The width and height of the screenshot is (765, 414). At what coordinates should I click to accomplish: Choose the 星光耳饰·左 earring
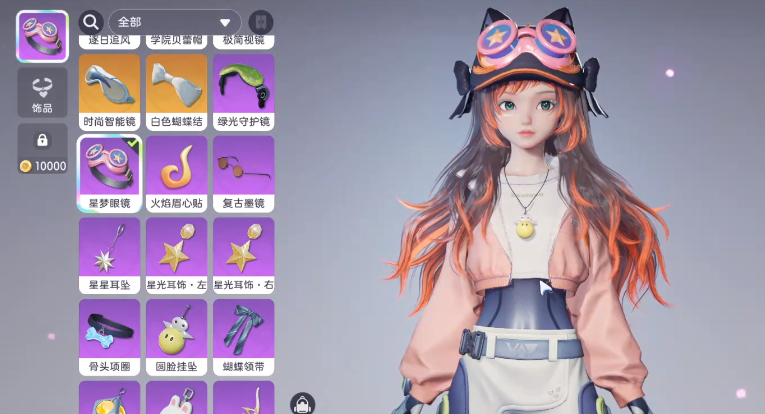(x=176, y=255)
